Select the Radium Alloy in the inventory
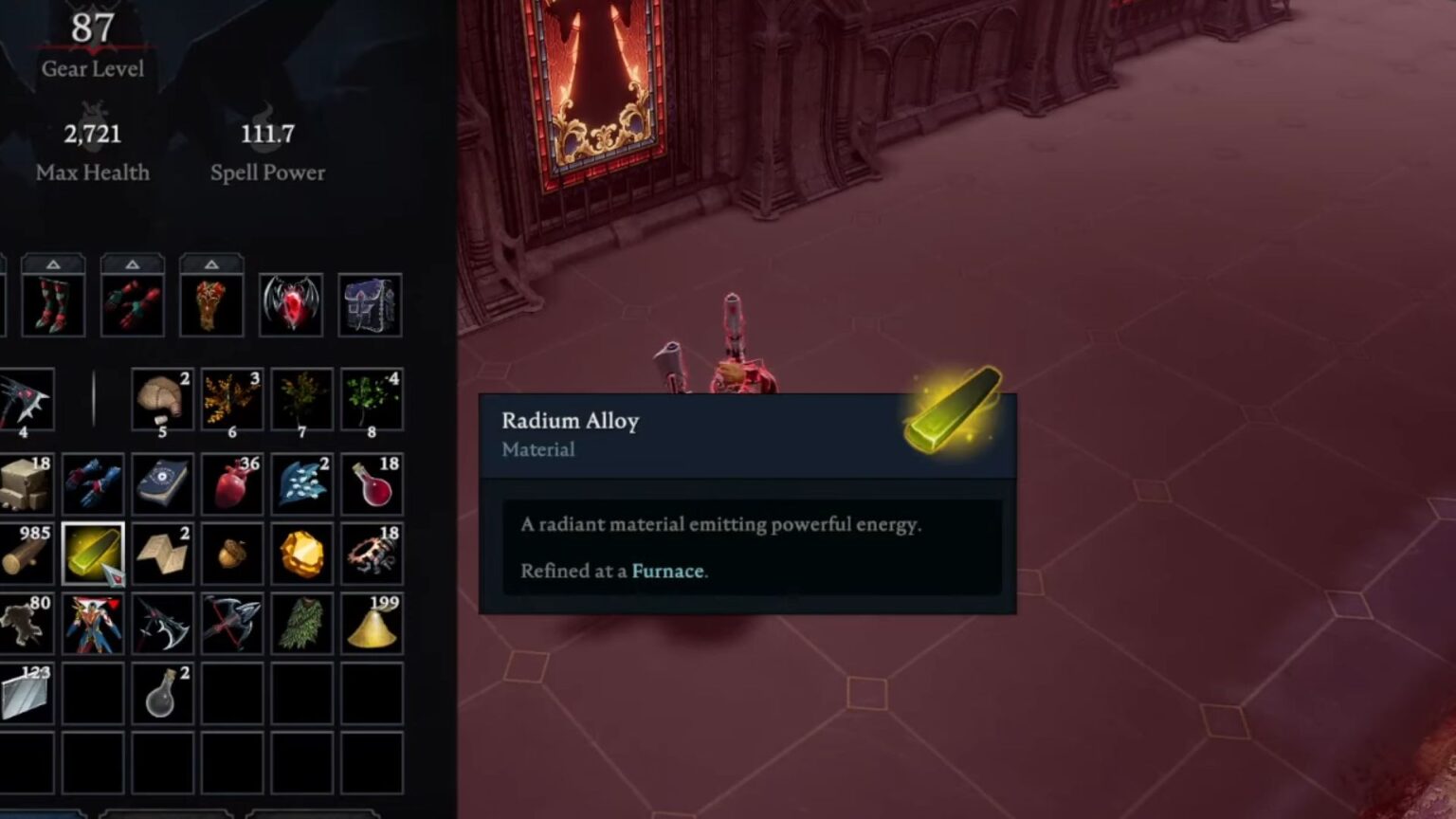This screenshot has width=1456, height=819. (x=94, y=553)
